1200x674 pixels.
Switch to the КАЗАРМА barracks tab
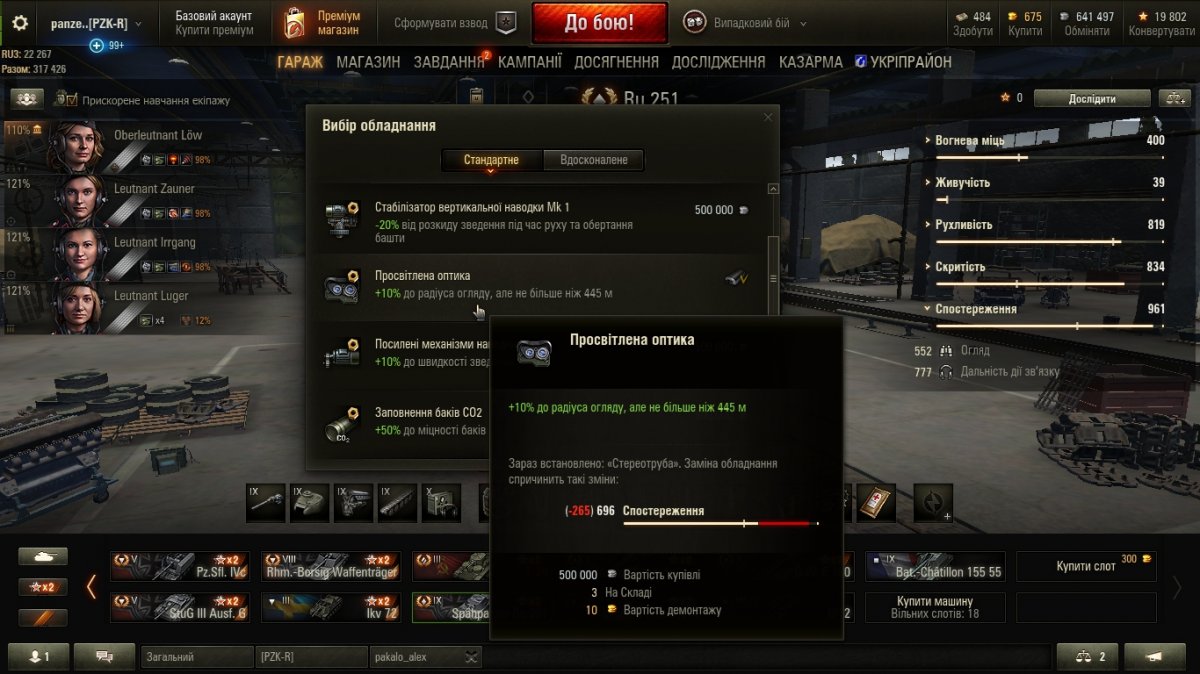point(810,62)
